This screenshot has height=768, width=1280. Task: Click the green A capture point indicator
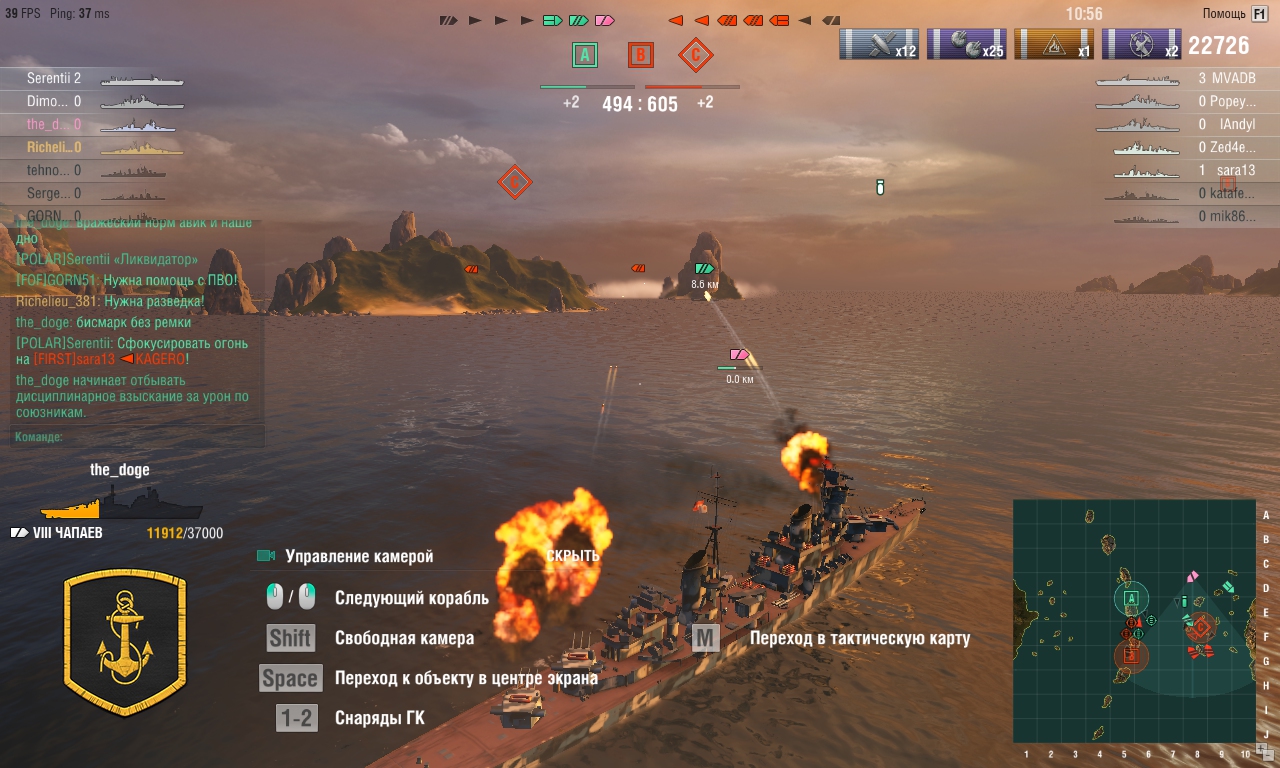(585, 55)
